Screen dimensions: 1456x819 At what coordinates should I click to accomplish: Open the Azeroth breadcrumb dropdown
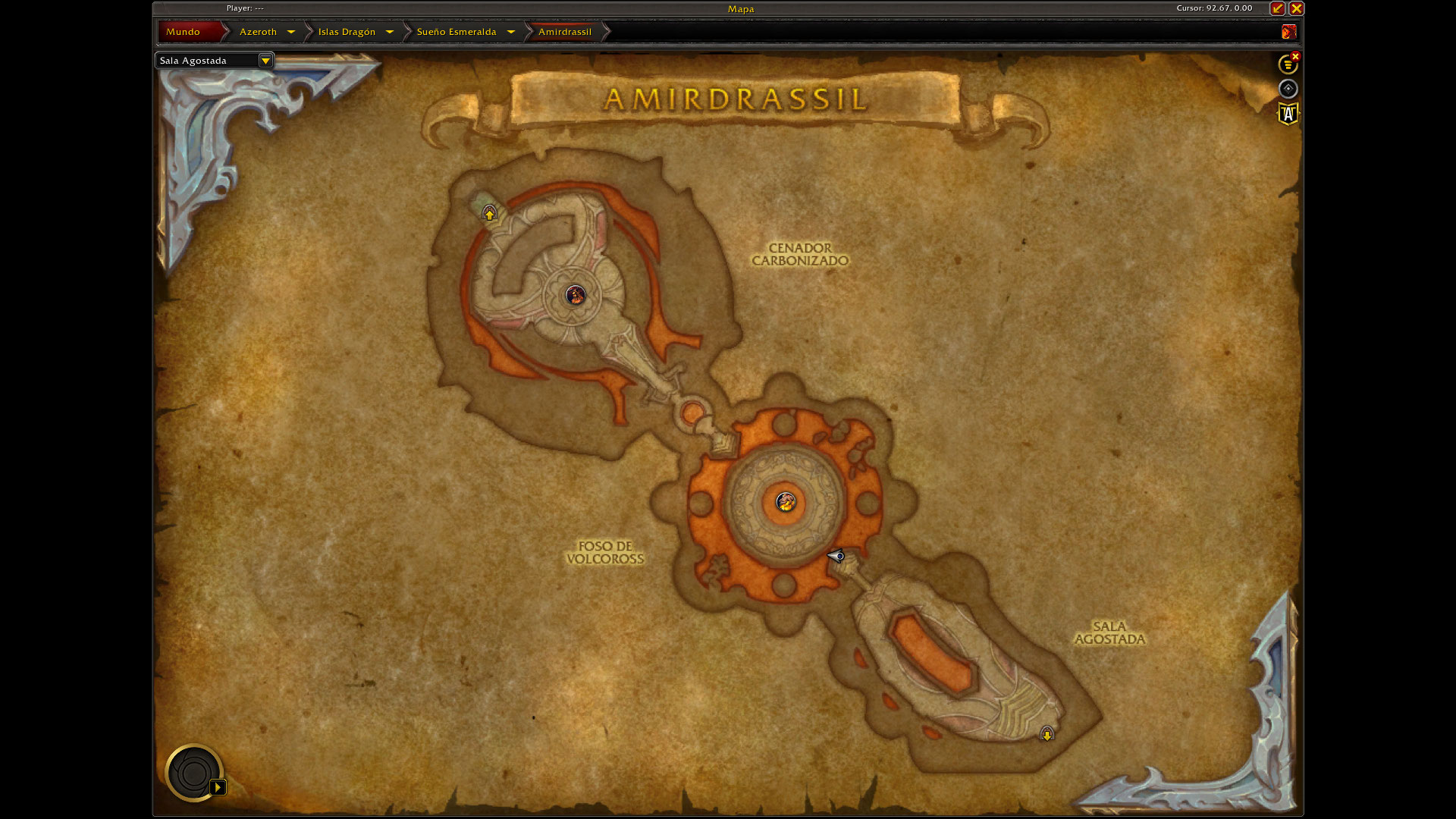[290, 32]
